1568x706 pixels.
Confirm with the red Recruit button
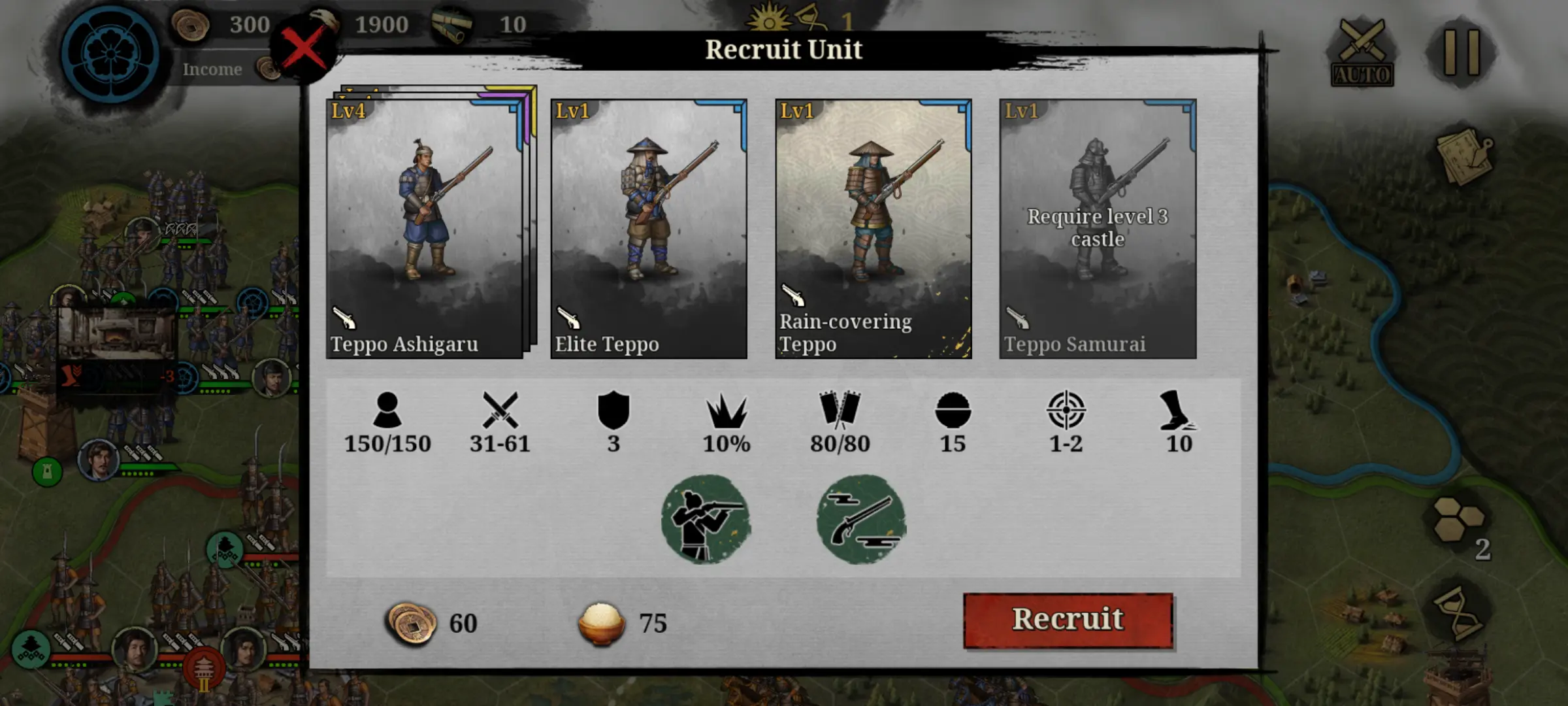[1068, 620]
